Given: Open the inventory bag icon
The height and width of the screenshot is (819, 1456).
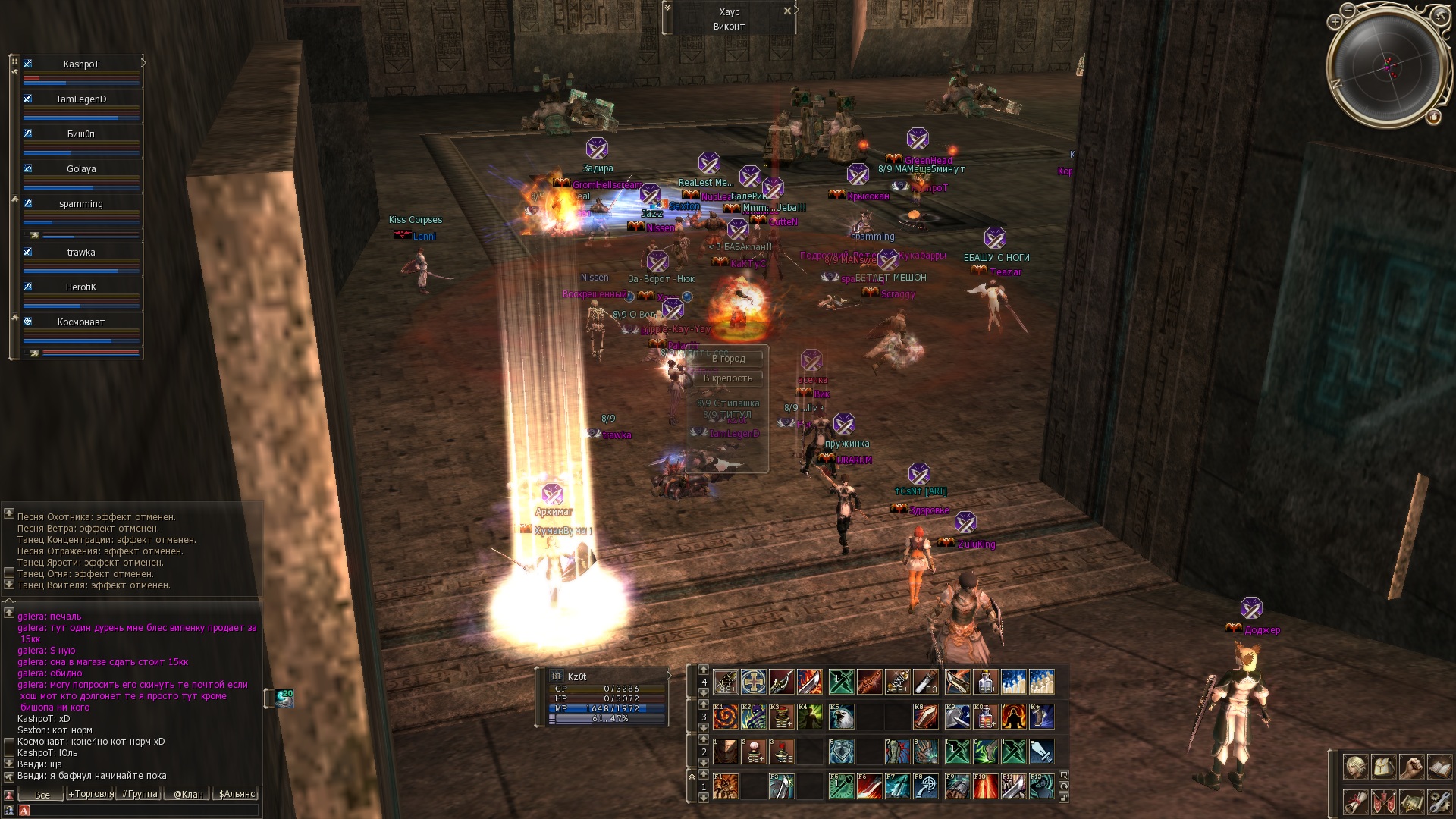Looking at the screenshot, I should 1383,767.
